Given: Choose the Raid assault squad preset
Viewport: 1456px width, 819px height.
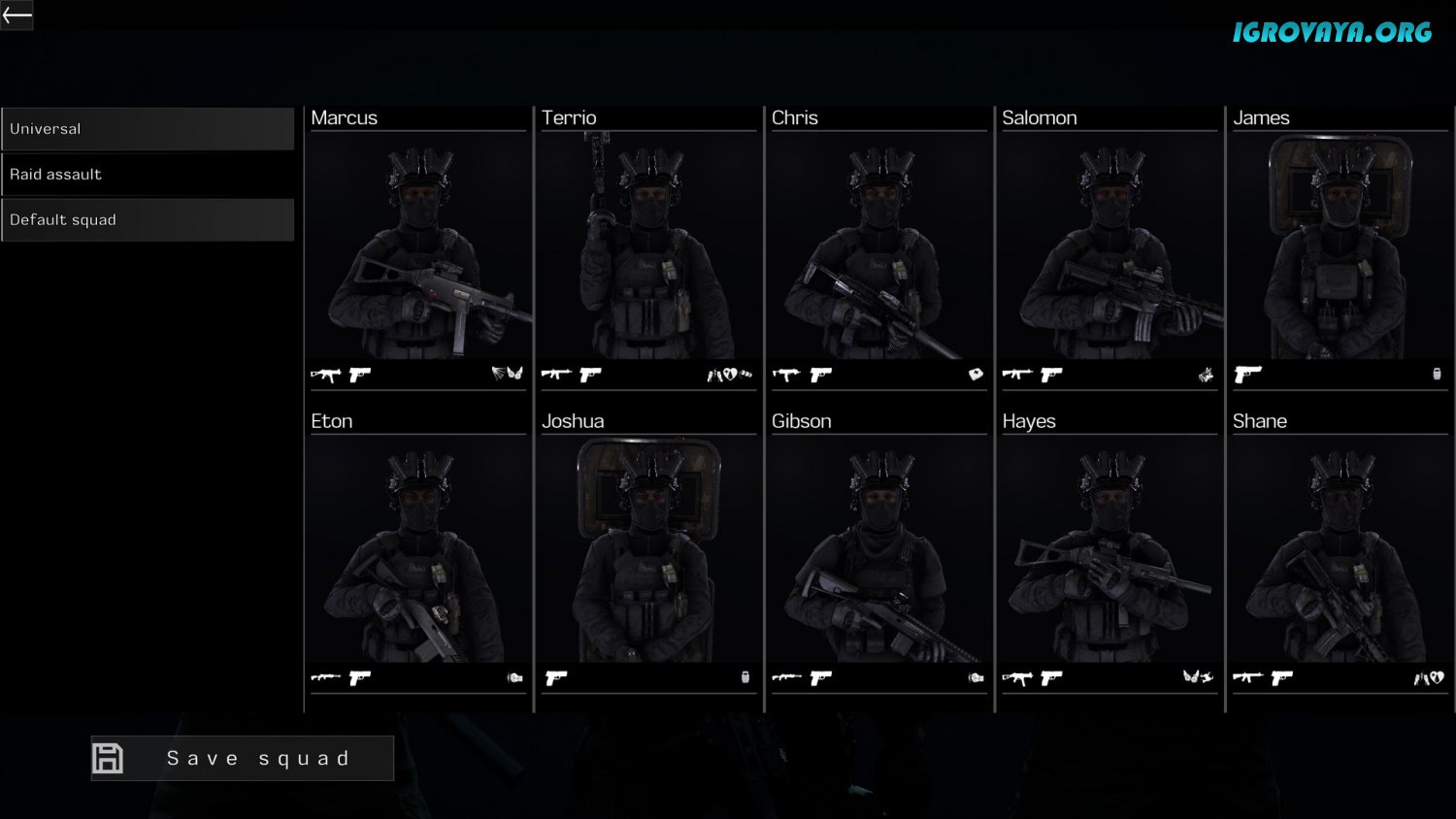Looking at the screenshot, I should 148,175.
